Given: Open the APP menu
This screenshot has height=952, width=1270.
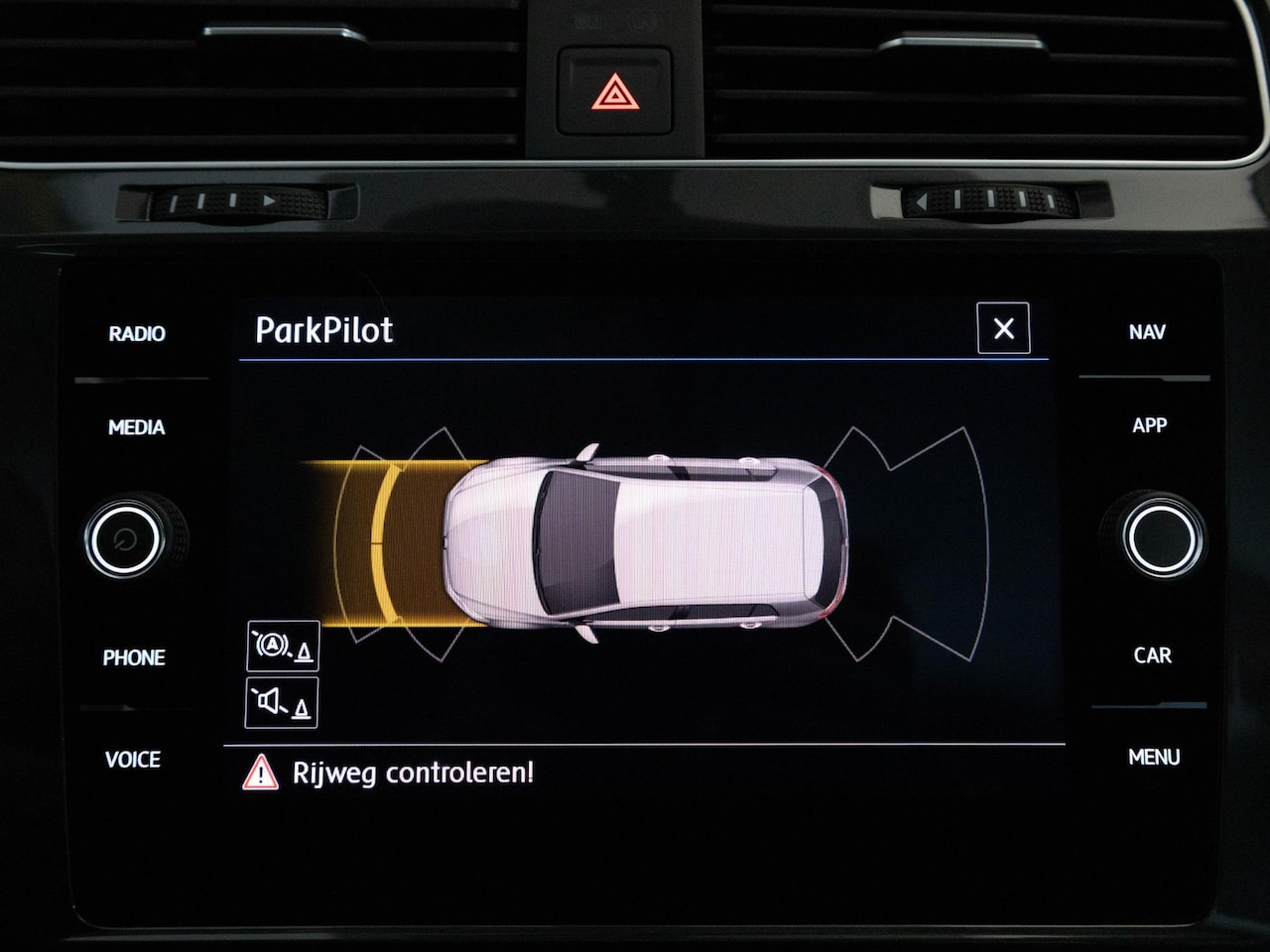Looking at the screenshot, I should (x=1149, y=425).
